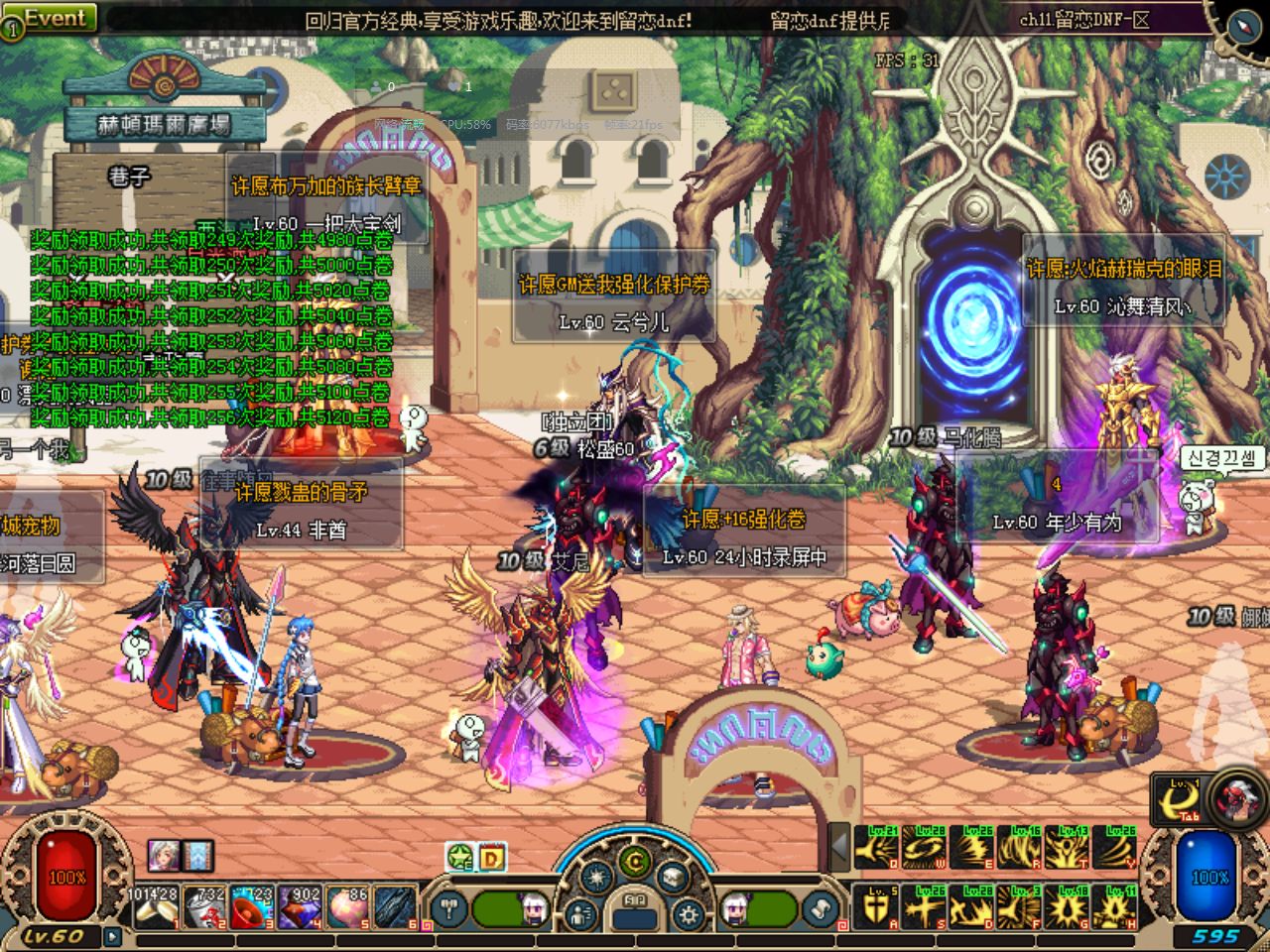Activate the swirling Lv.28 skill on W
This screenshot has width=1270, height=952.
tap(925, 848)
